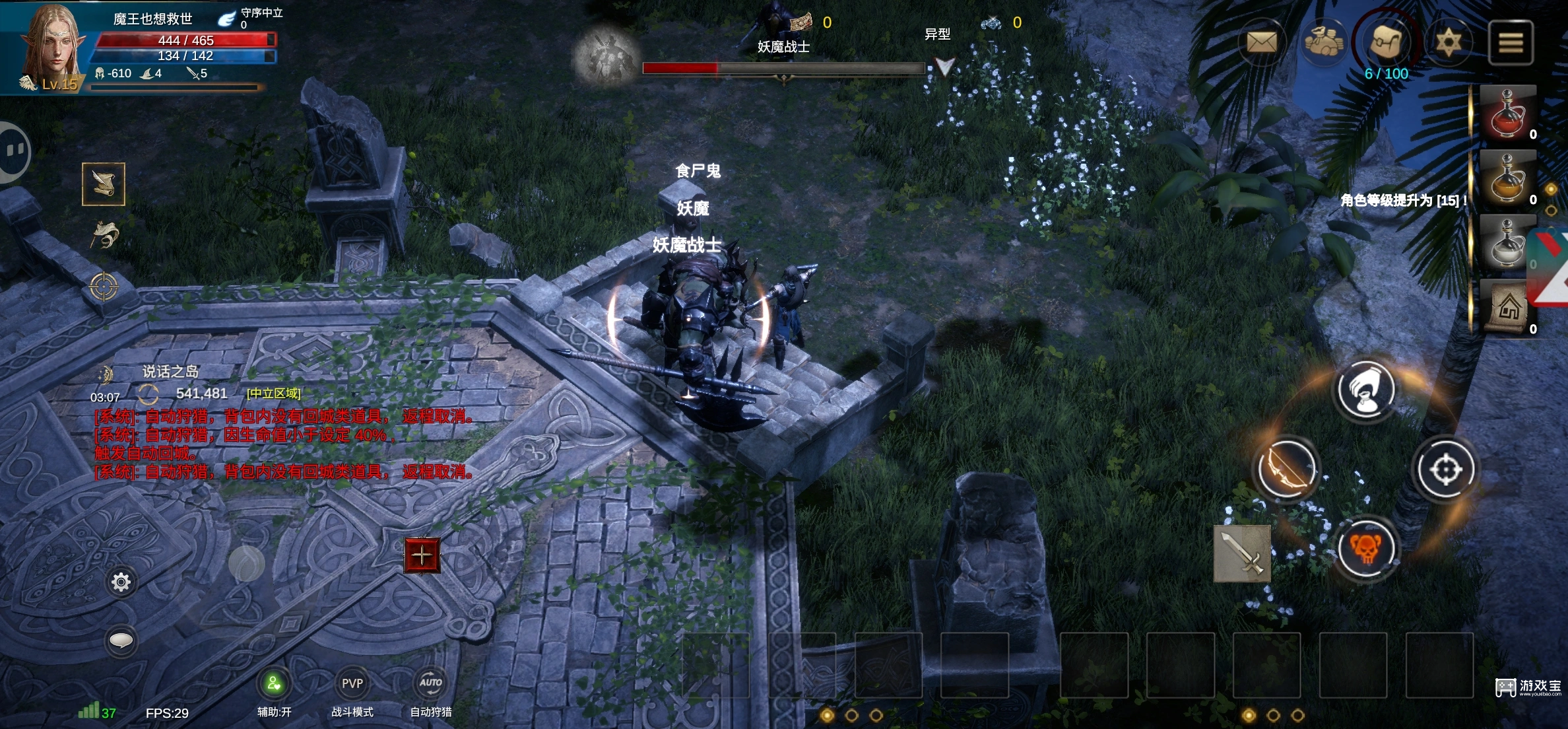The image size is (1568, 729).
Task: Use the orange potion slot
Action: tap(1507, 178)
